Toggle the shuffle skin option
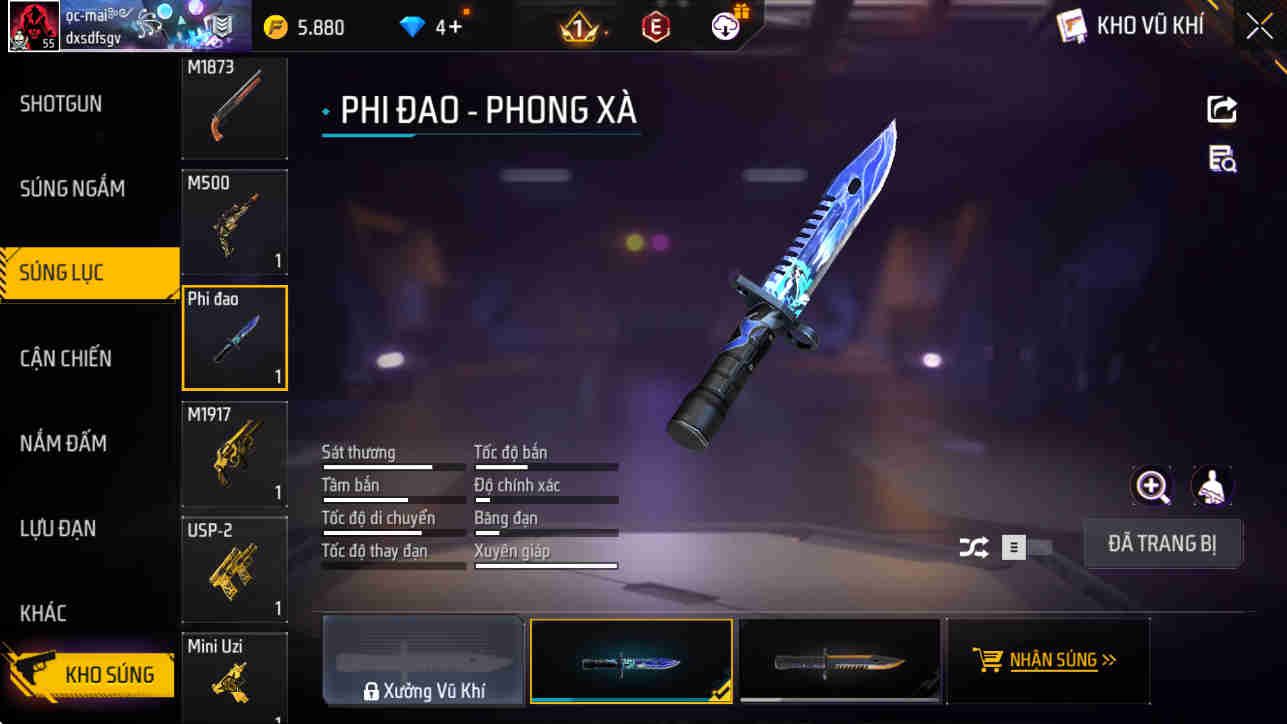 [x=973, y=547]
